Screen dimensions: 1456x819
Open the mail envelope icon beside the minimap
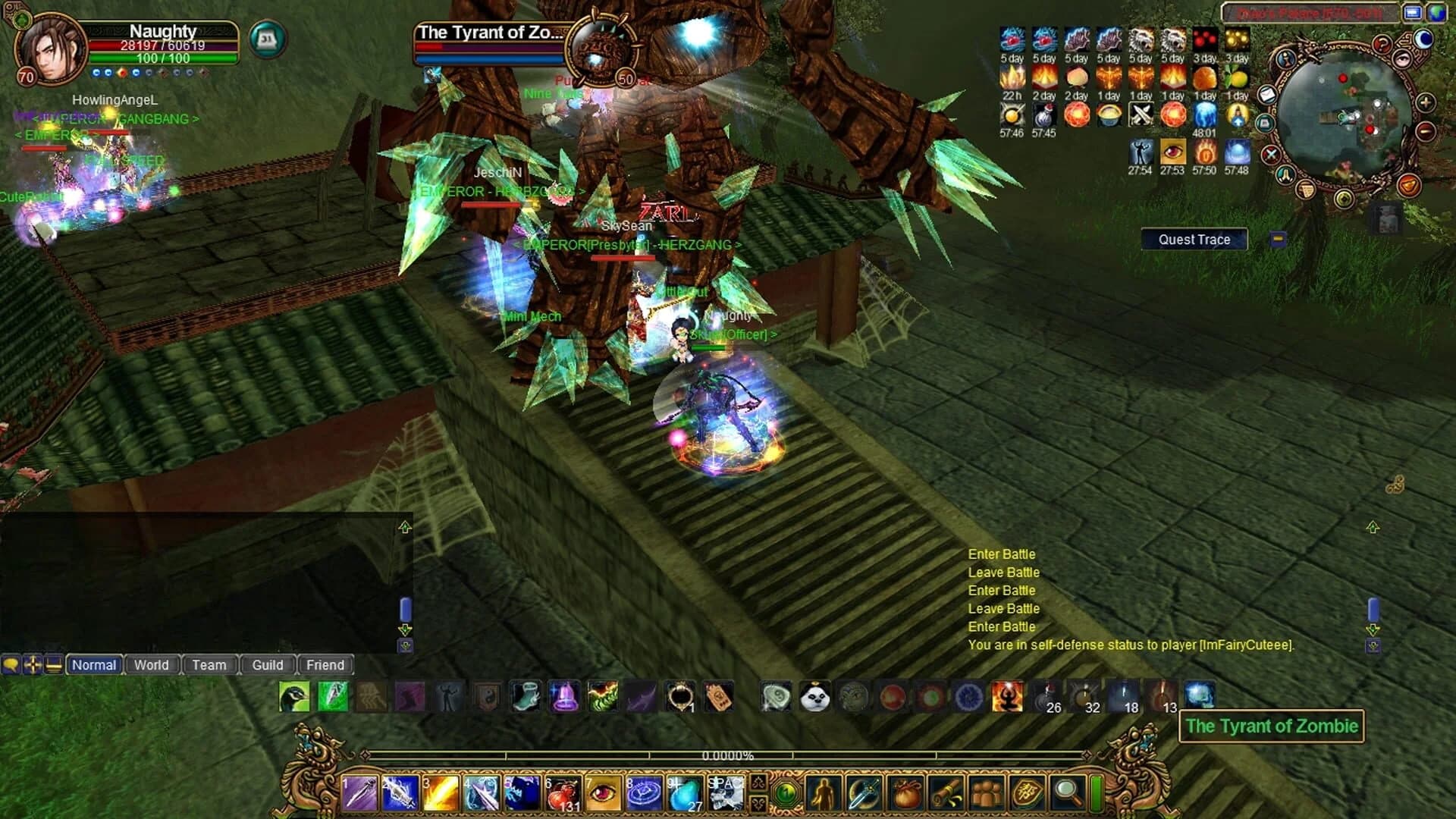(1267, 95)
